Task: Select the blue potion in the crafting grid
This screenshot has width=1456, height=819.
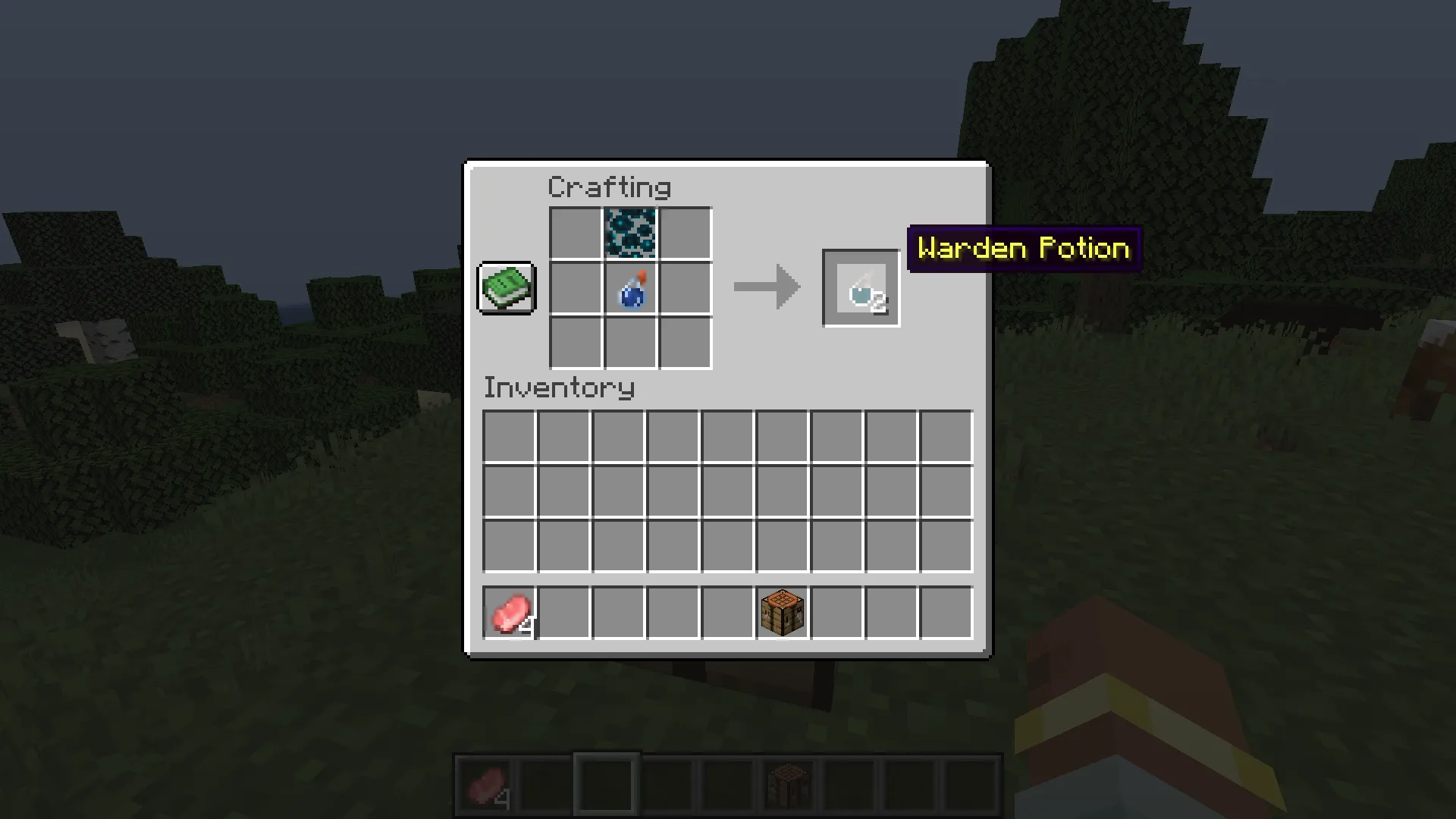Action: coord(629,289)
